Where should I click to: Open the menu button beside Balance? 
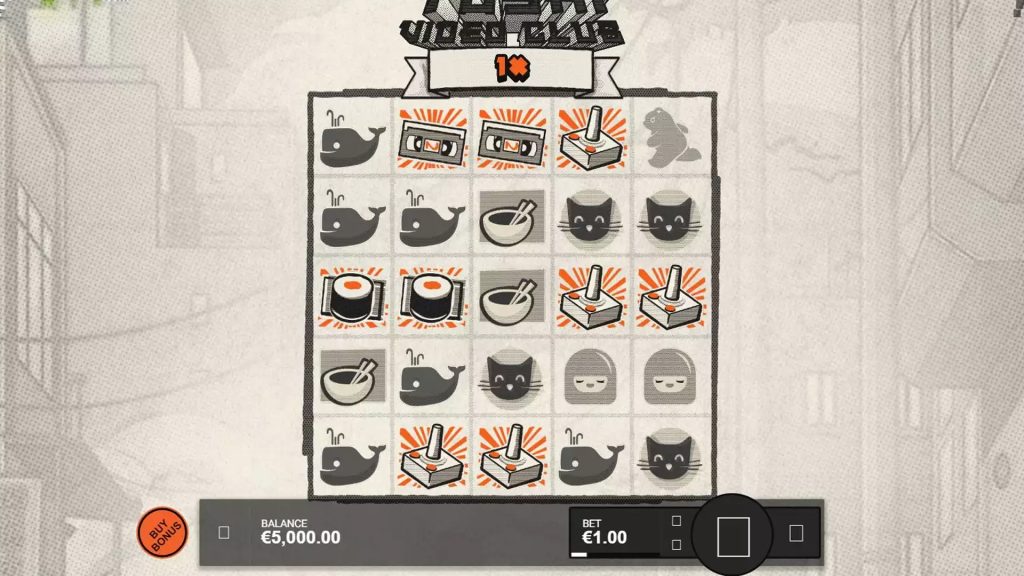click(223, 533)
